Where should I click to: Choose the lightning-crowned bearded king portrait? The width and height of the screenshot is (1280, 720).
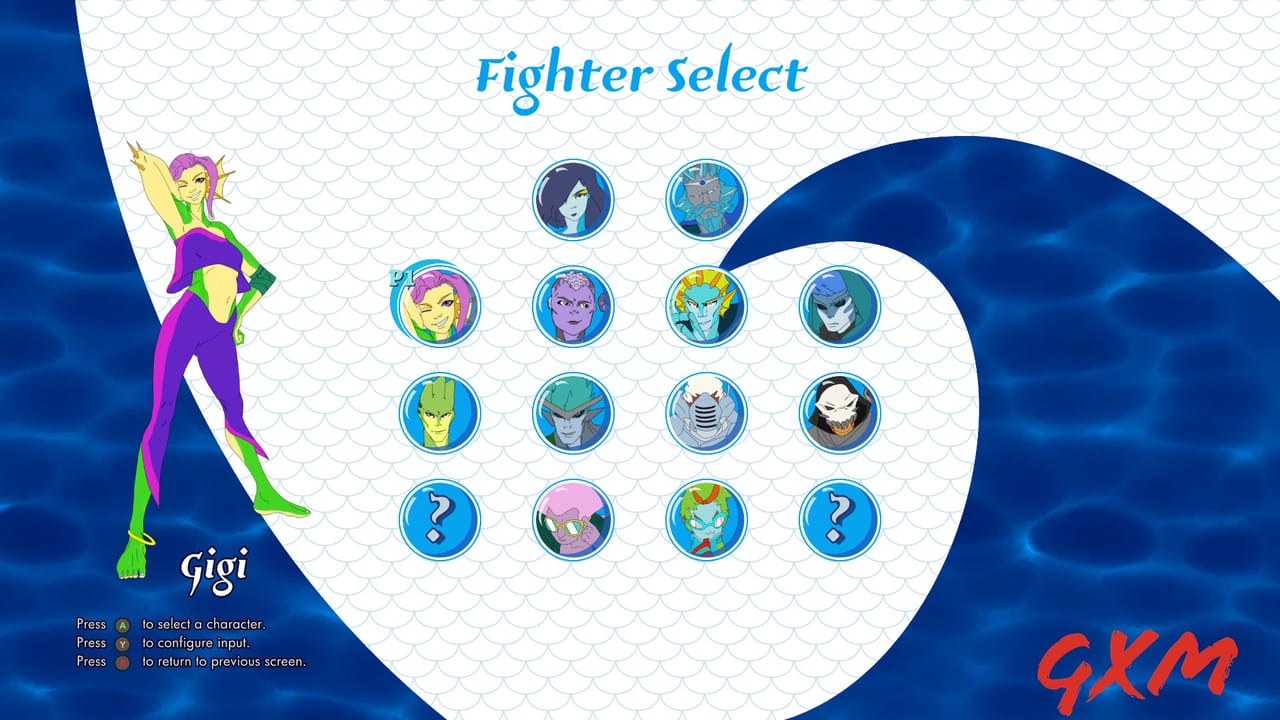(x=705, y=200)
